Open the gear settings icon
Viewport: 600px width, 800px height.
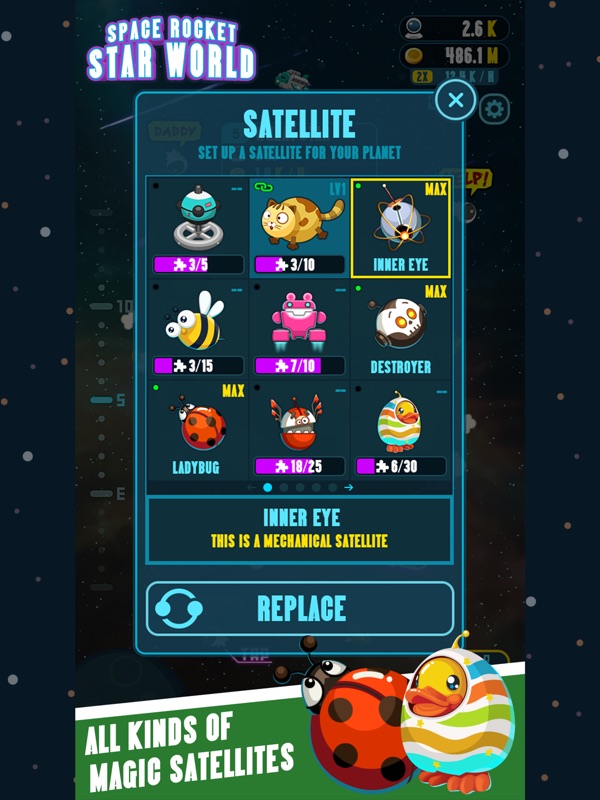[x=494, y=109]
